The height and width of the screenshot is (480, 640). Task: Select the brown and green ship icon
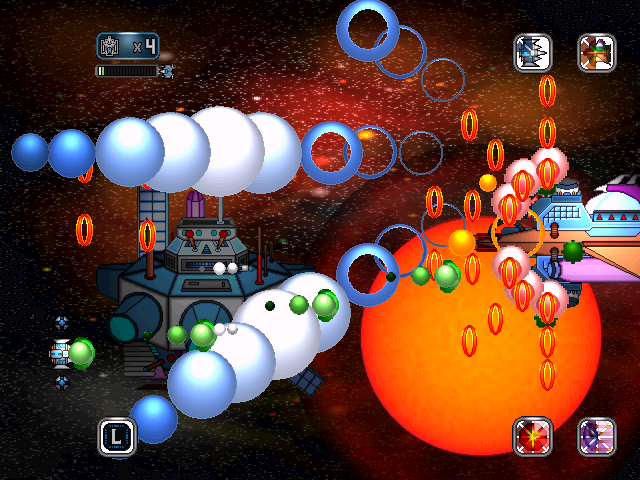click(x=597, y=53)
